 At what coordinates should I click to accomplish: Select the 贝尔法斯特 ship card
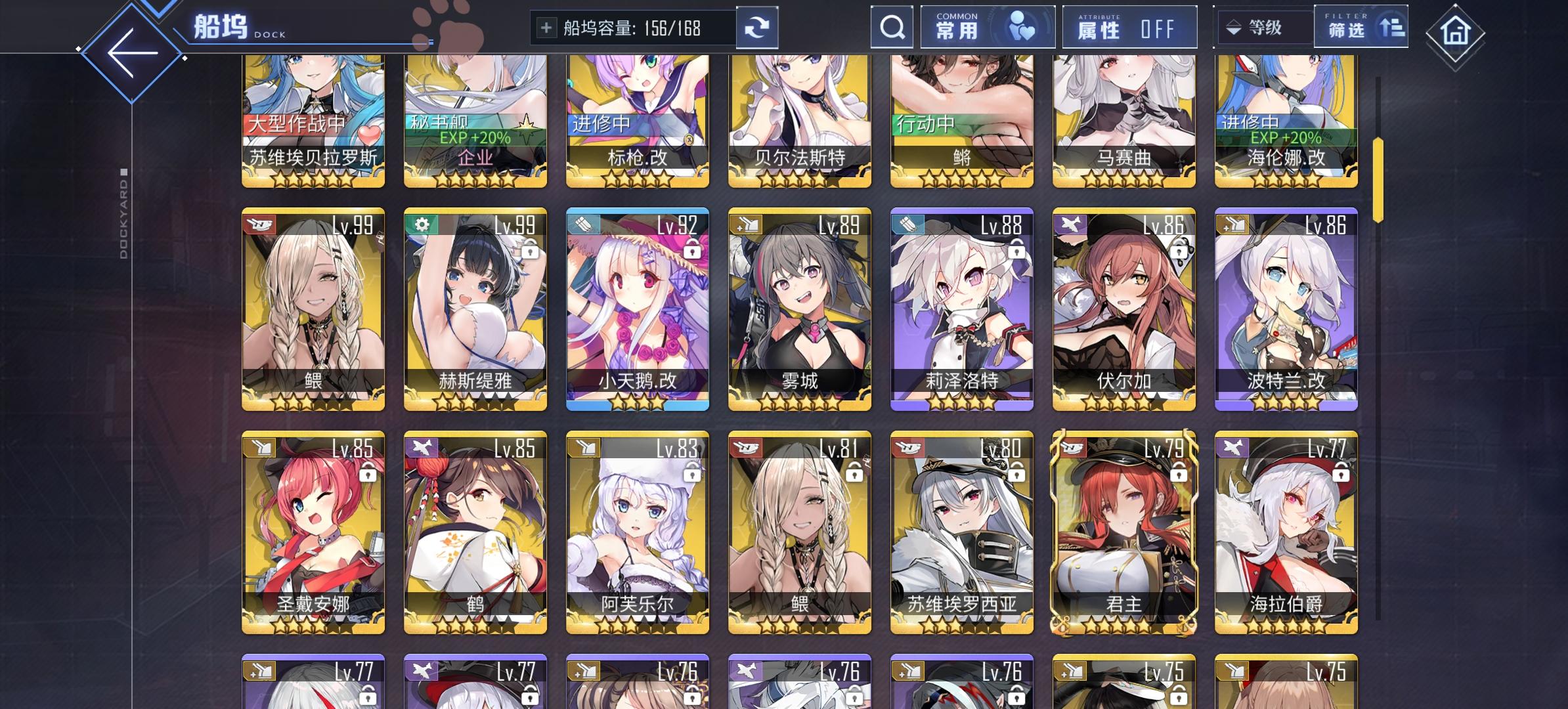pyautogui.click(x=799, y=118)
